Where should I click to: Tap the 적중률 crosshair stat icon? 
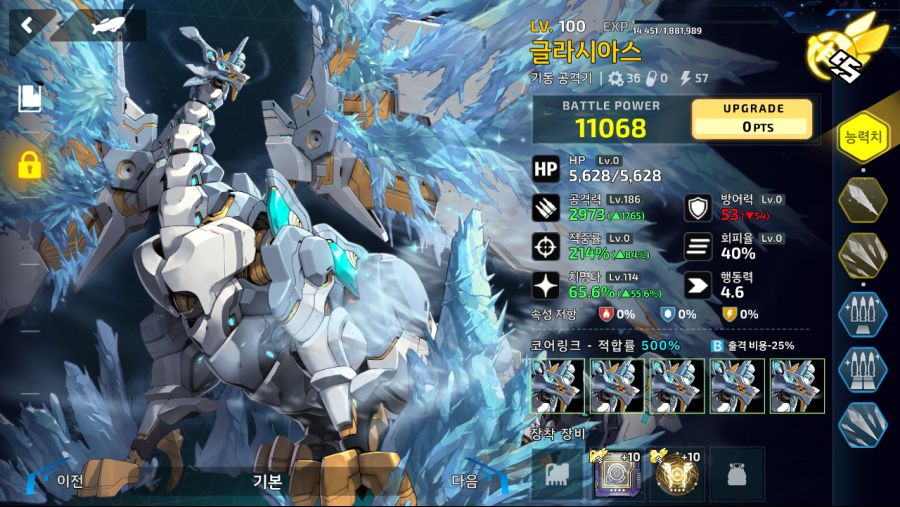pyautogui.click(x=546, y=245)
